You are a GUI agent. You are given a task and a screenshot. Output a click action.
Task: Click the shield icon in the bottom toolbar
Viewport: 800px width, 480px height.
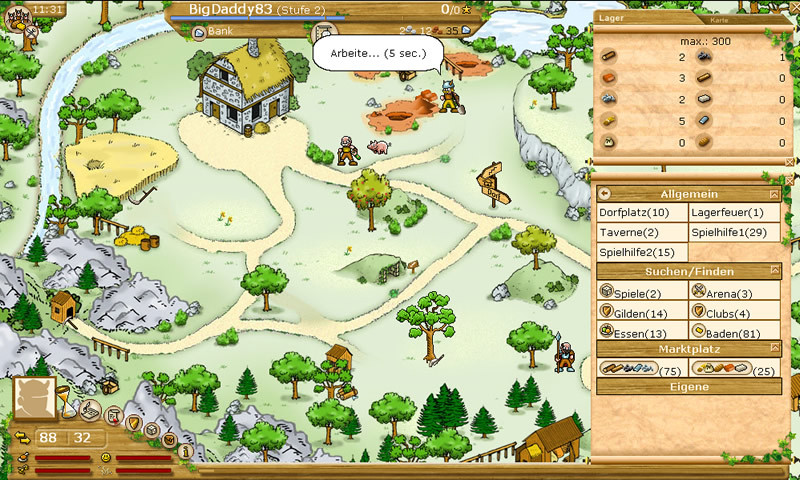click(x=133, y=422)
